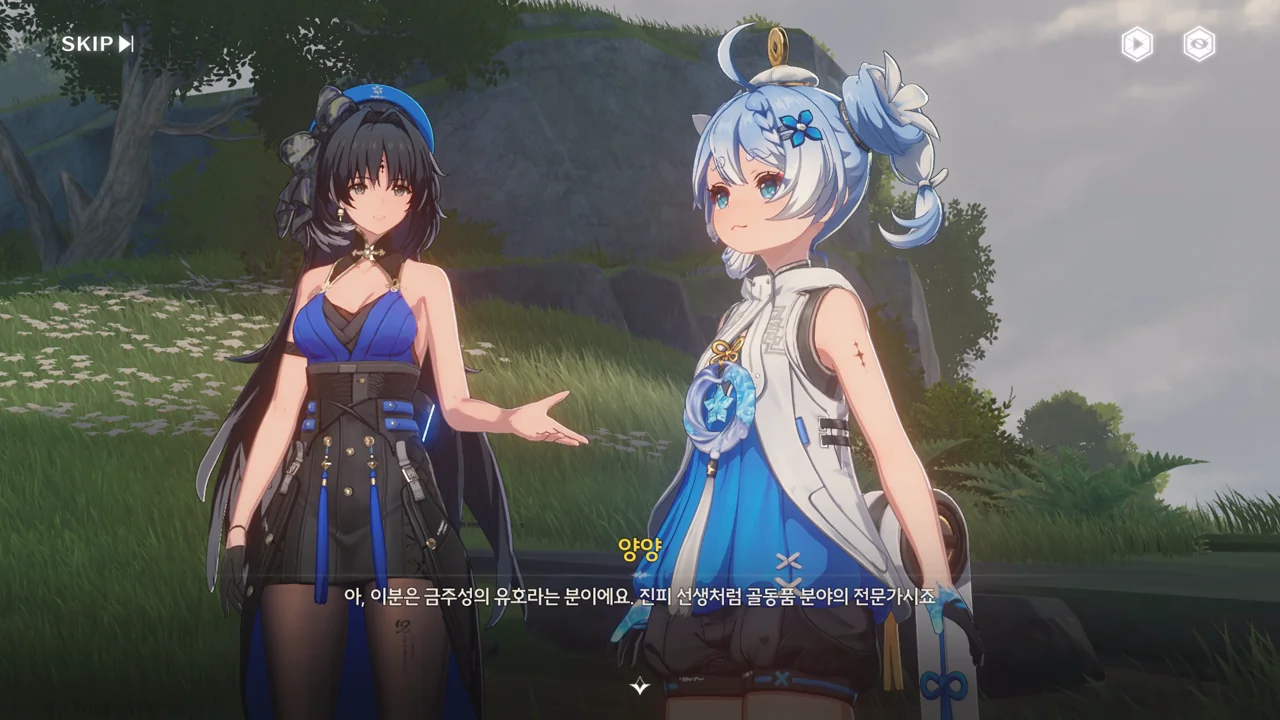The width and height of the screenshot is (1280, 720).
Task: Toggle dialogue auto-play
Action: tap(1137, 44)
